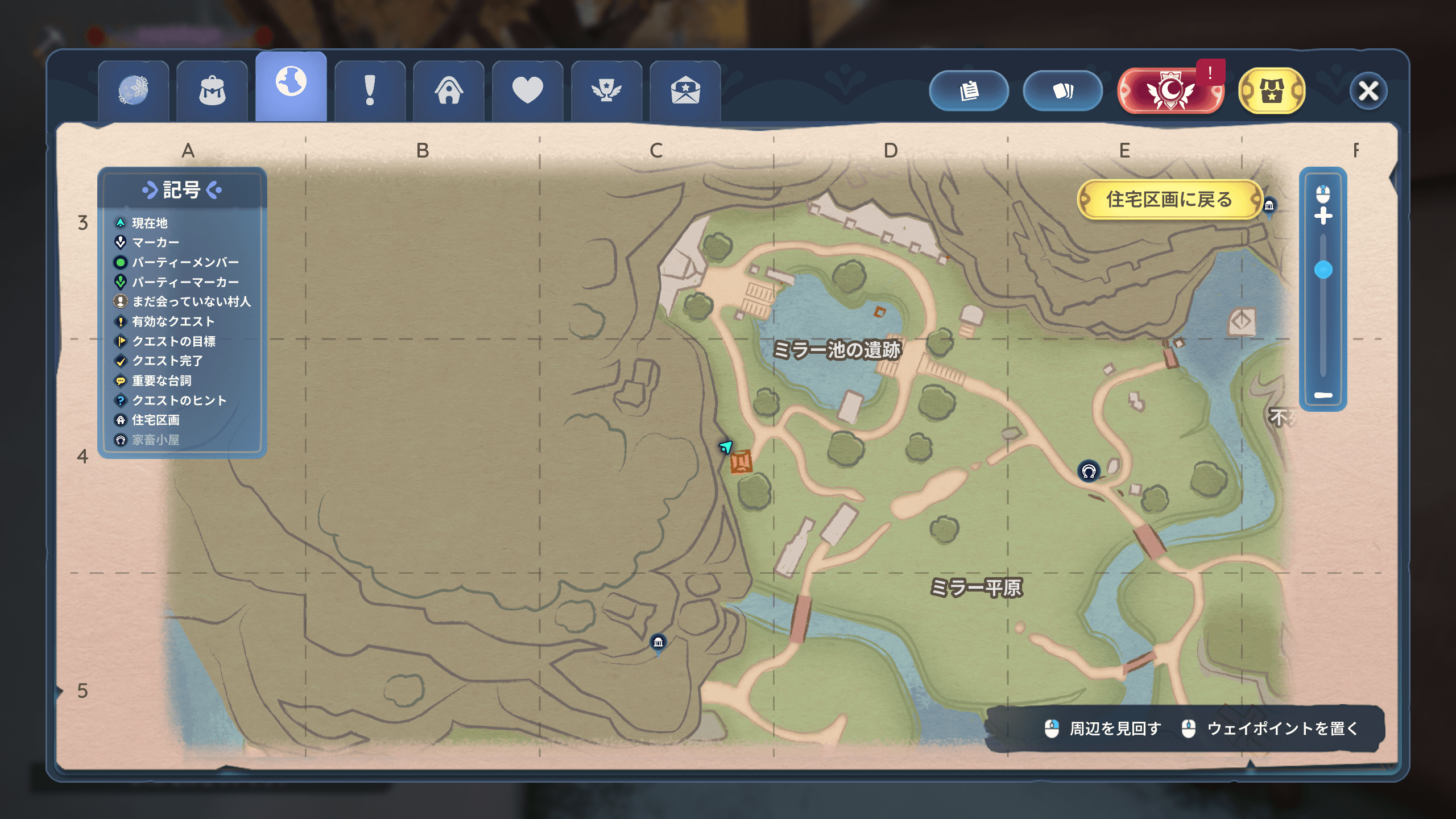The image size is (1456, 819).
Task: Select the globe map tab
Action: click(x=291, y=85)
